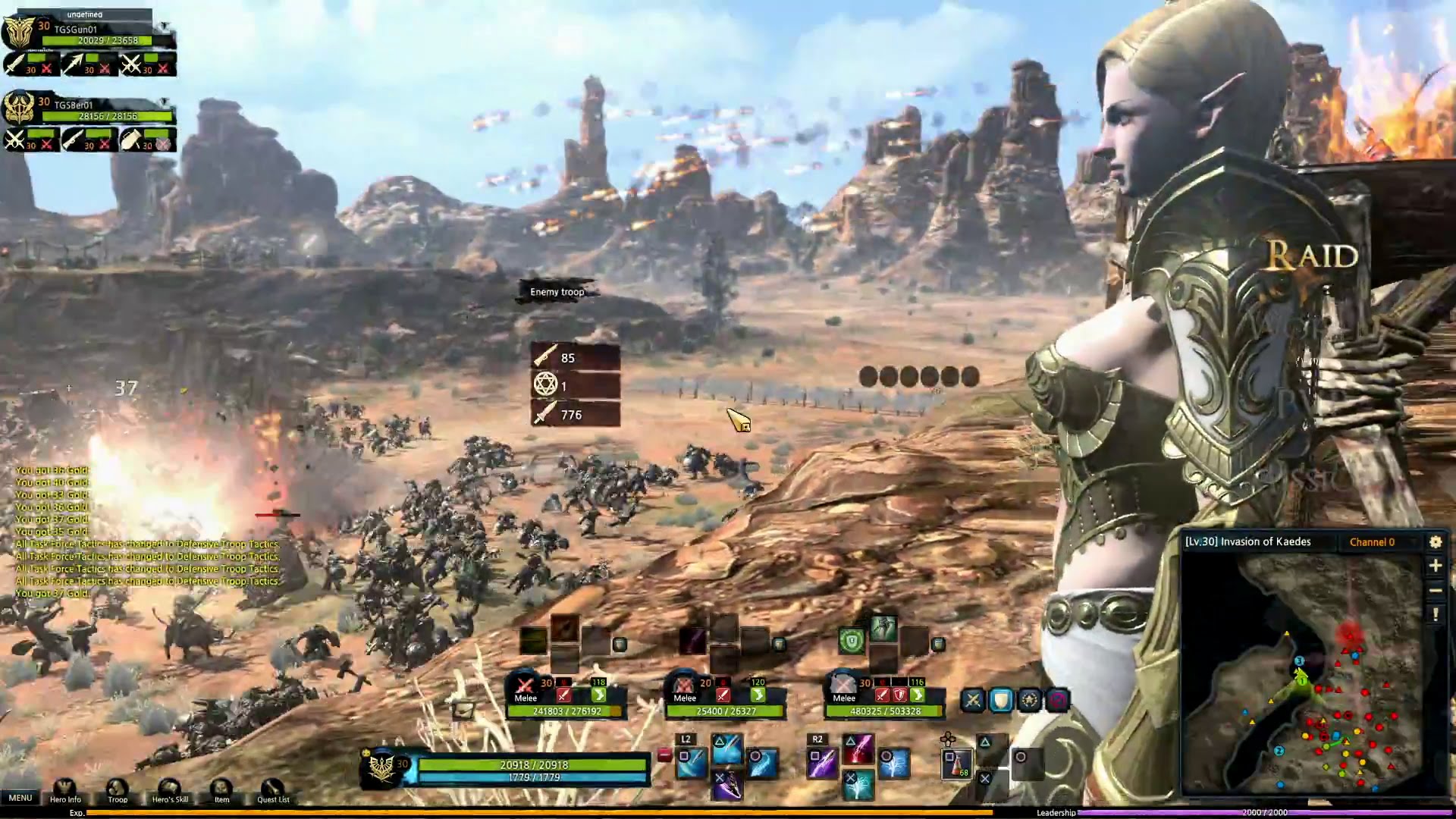Image resolution: width=1456 pixels, height=819 pixels.
Task: Open the Troop management icon
Action: tap(118, 790)
